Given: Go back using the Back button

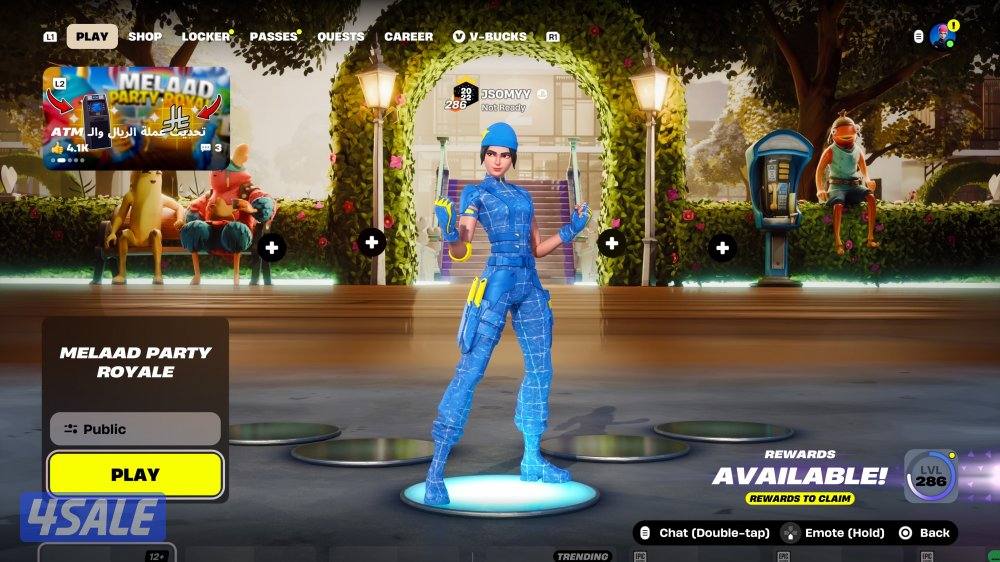Looking at the screenshot, I should click(x=924, y=533).
